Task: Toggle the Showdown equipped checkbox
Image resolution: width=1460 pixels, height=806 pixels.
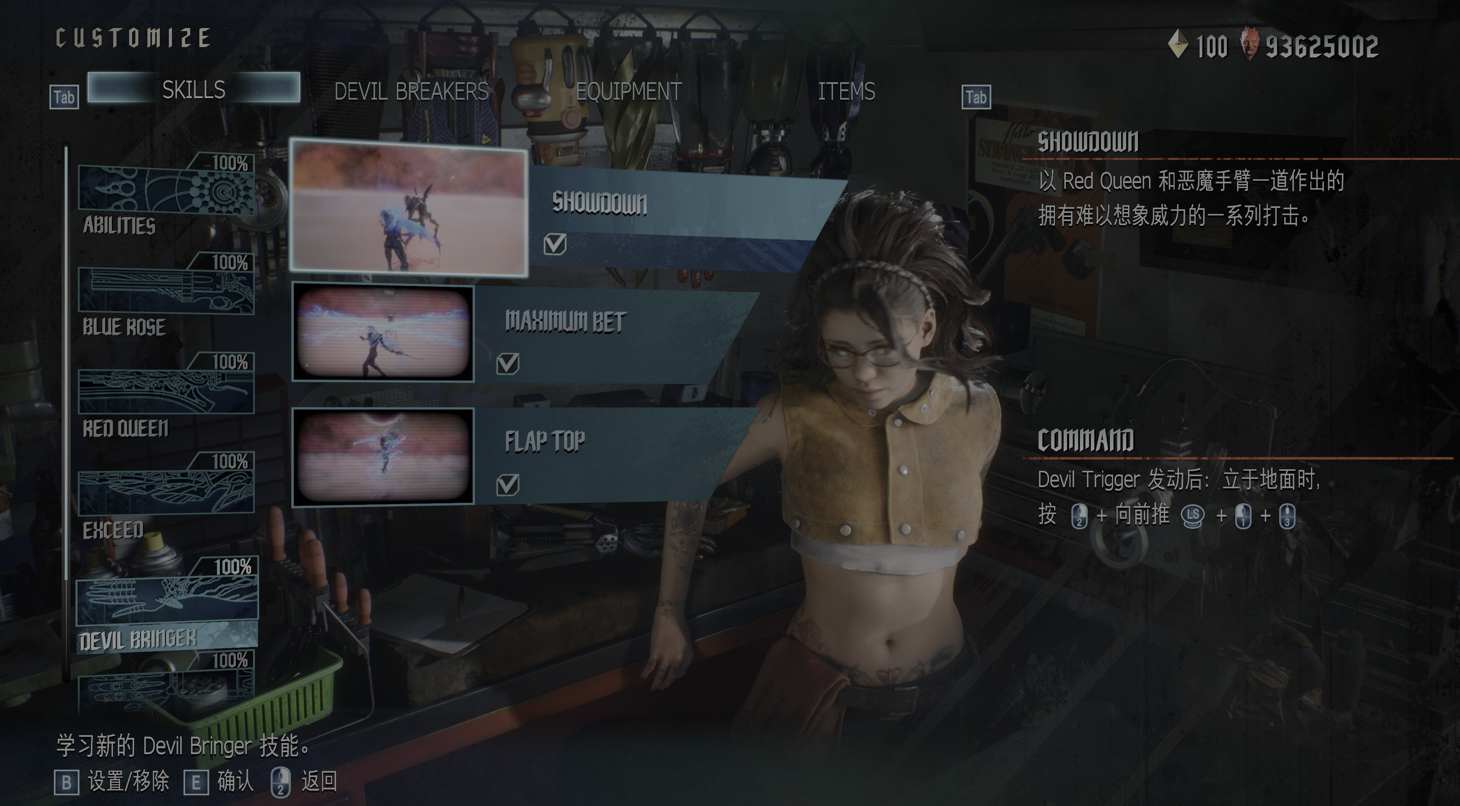Action: 555,244
